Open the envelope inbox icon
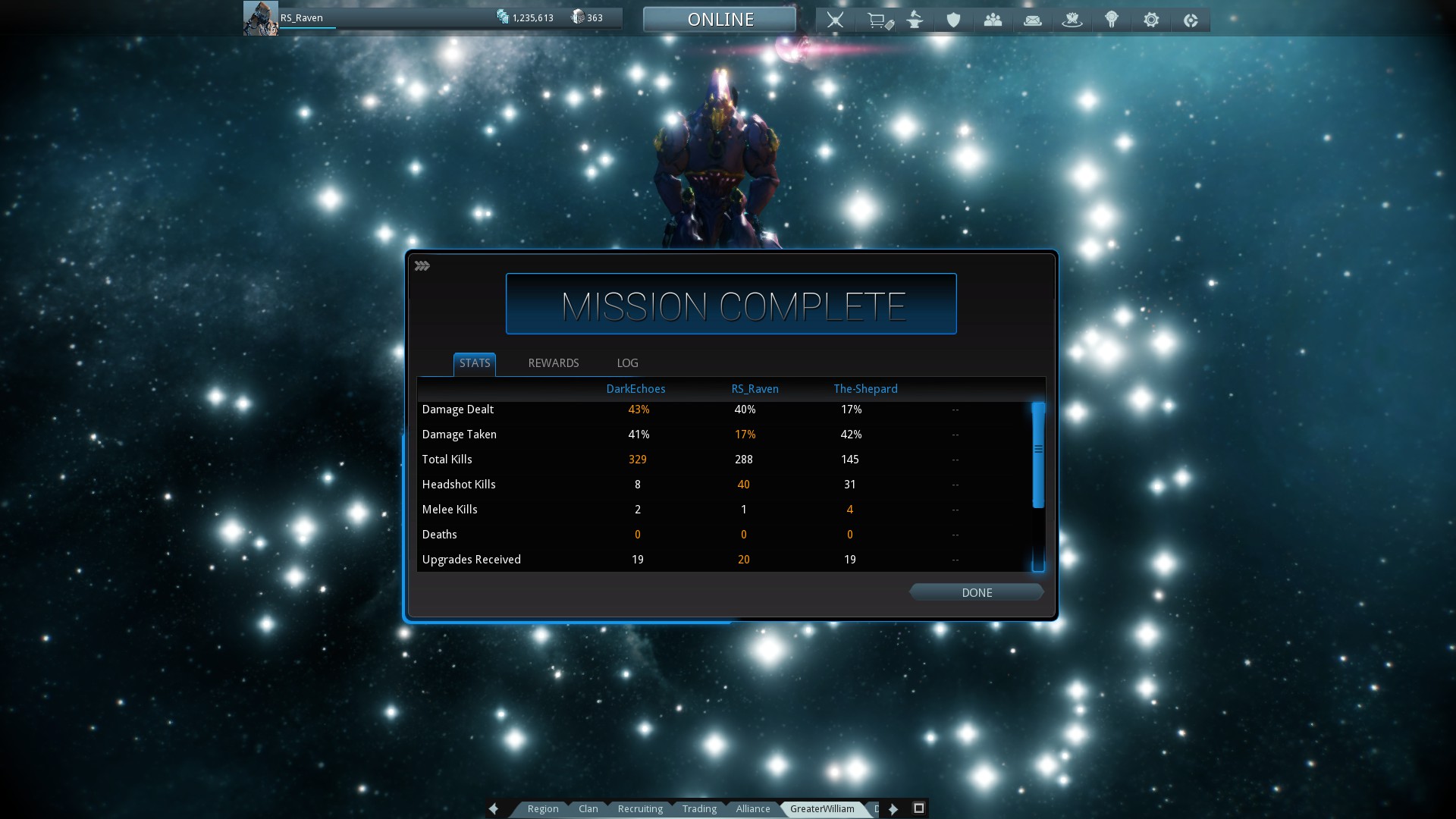The width and height of the screenshot is (1456, 819). pyautogui.click(x=1032, y=20)
